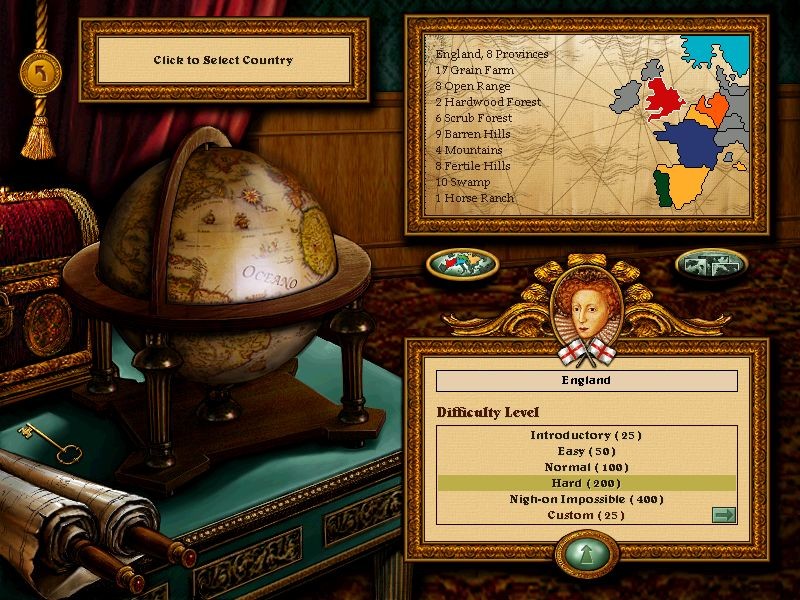Choose Introductory (25) difficulty
Screen dimensions: 800x600
586,435
